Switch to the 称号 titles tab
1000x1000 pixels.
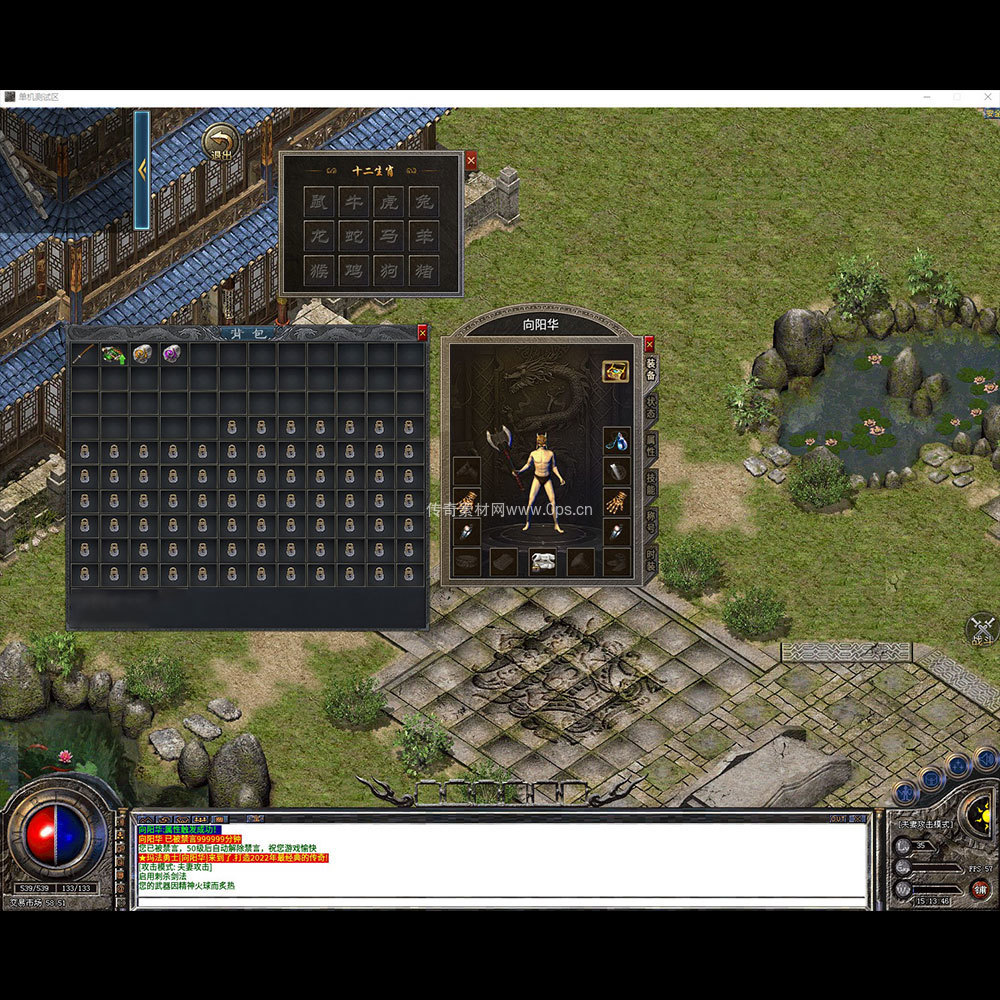(x=651, y=520)
